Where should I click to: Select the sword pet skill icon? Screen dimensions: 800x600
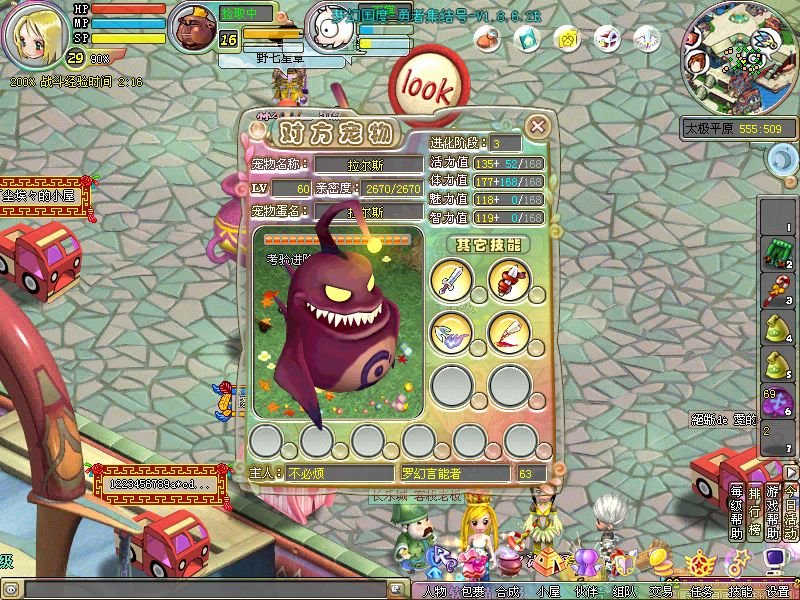450,279
